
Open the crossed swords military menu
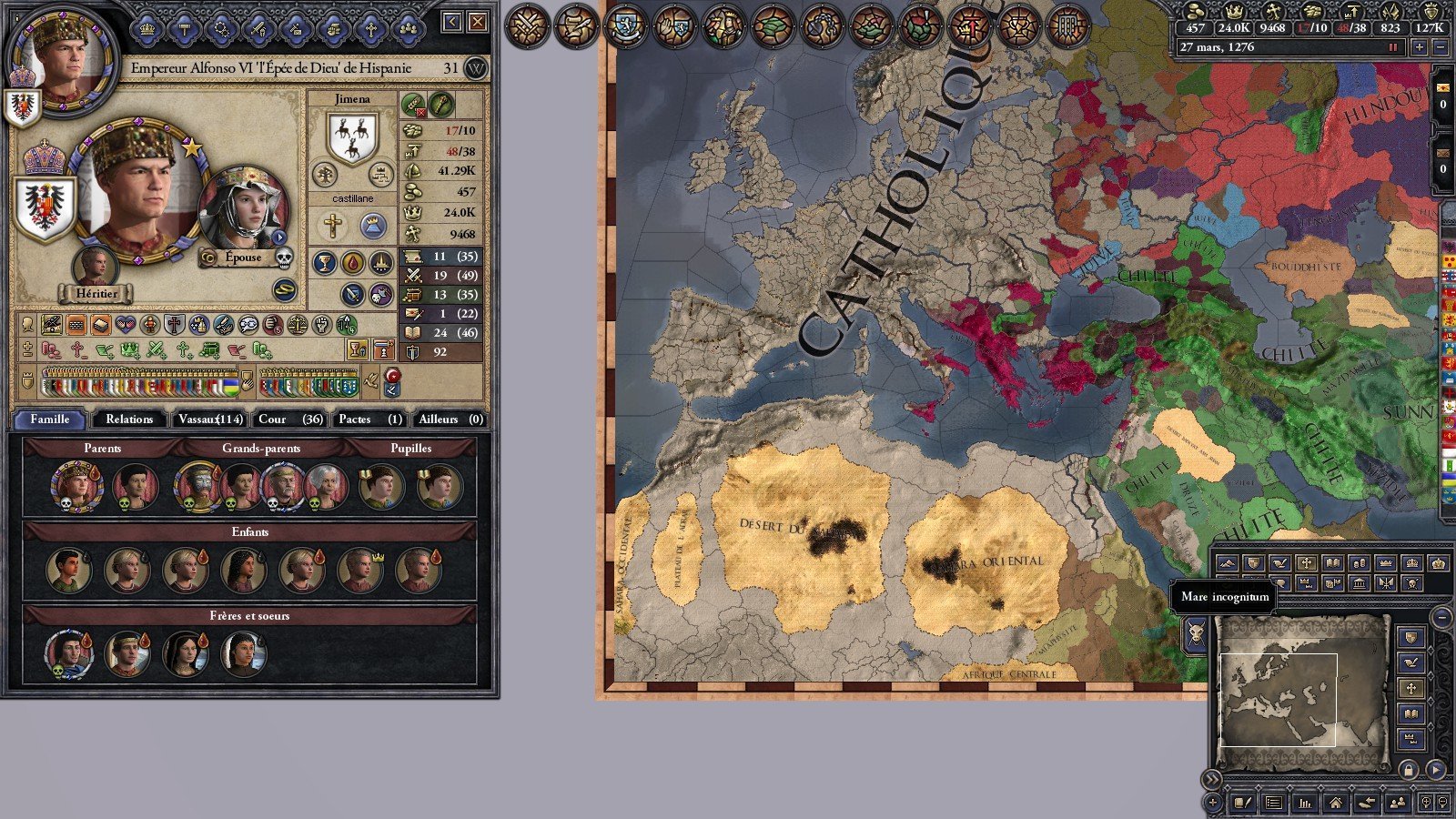pyautogui.click(x=527, y=27)
